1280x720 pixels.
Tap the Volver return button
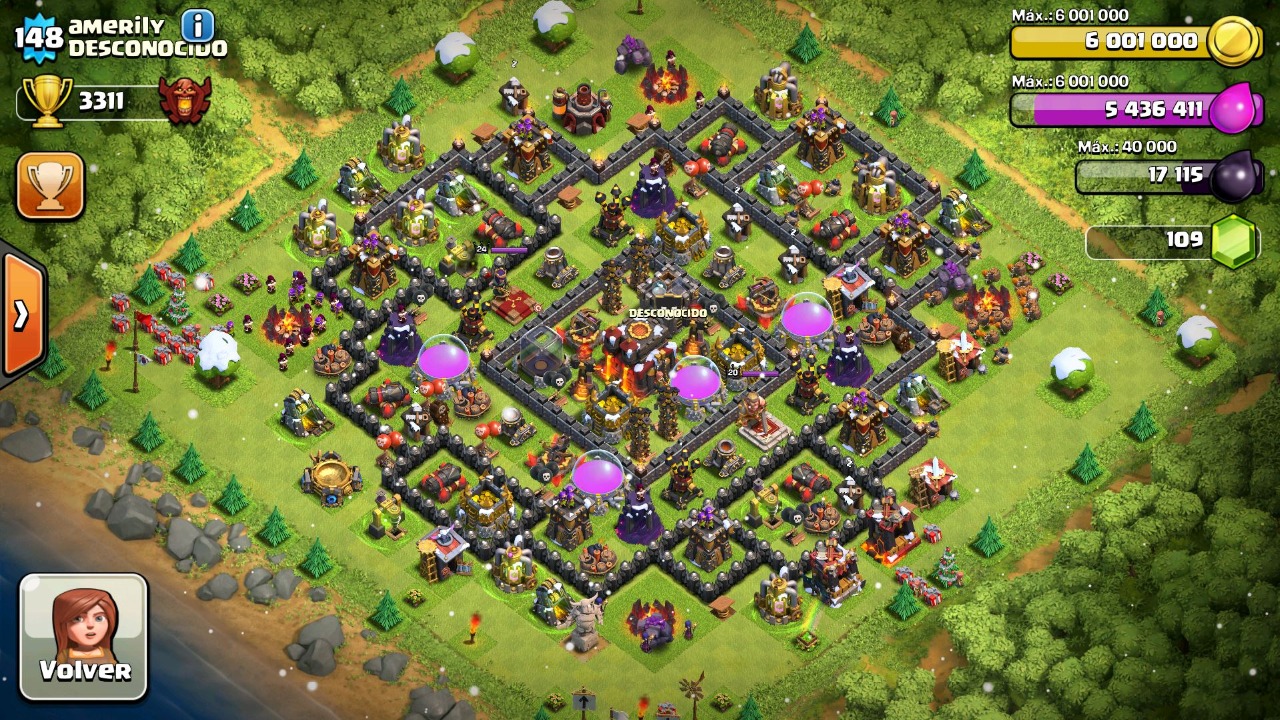point(84,636)
